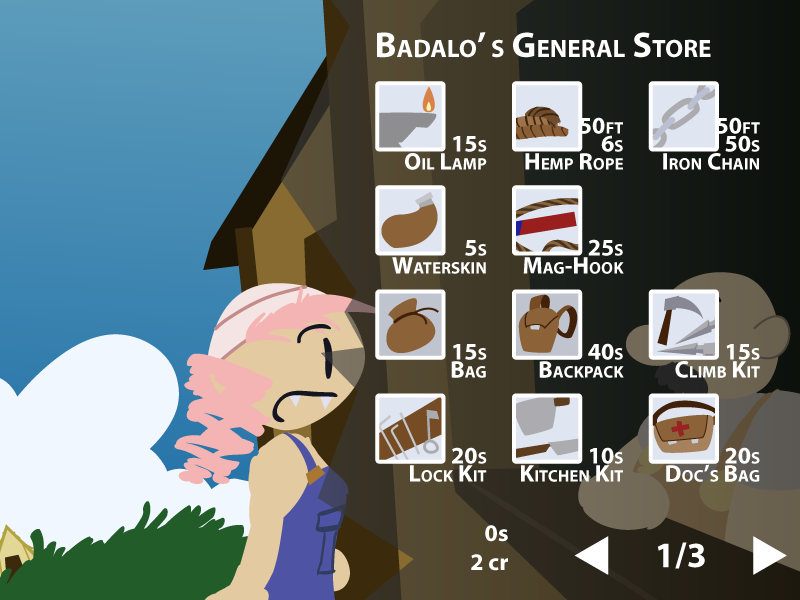Select the Mag-Hook item
This screenshot has height=600, width=800.
(547, 220)
